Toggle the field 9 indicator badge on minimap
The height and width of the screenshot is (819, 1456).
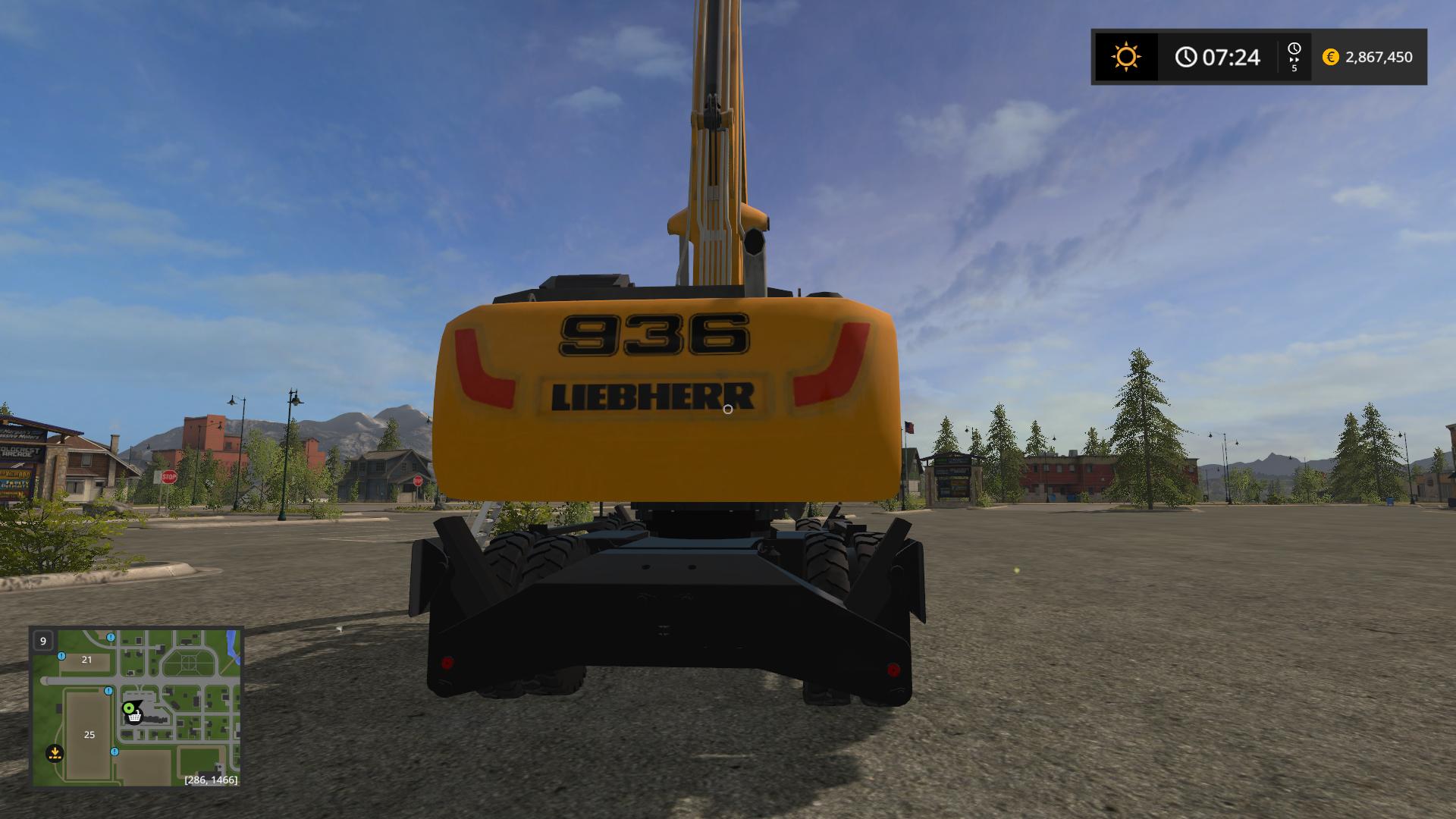tap(42, 641)
